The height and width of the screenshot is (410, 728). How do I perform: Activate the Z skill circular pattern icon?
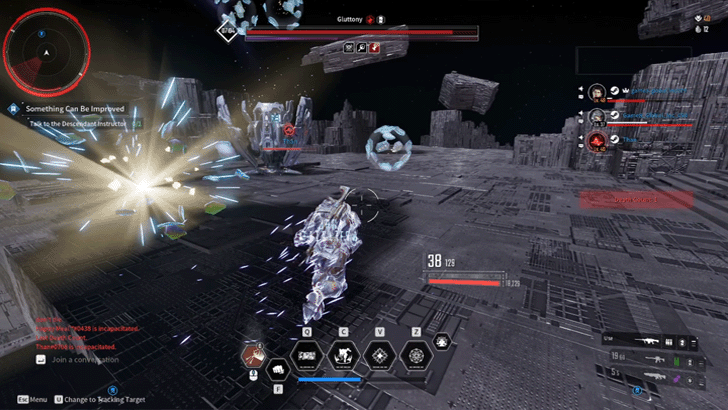415,354
